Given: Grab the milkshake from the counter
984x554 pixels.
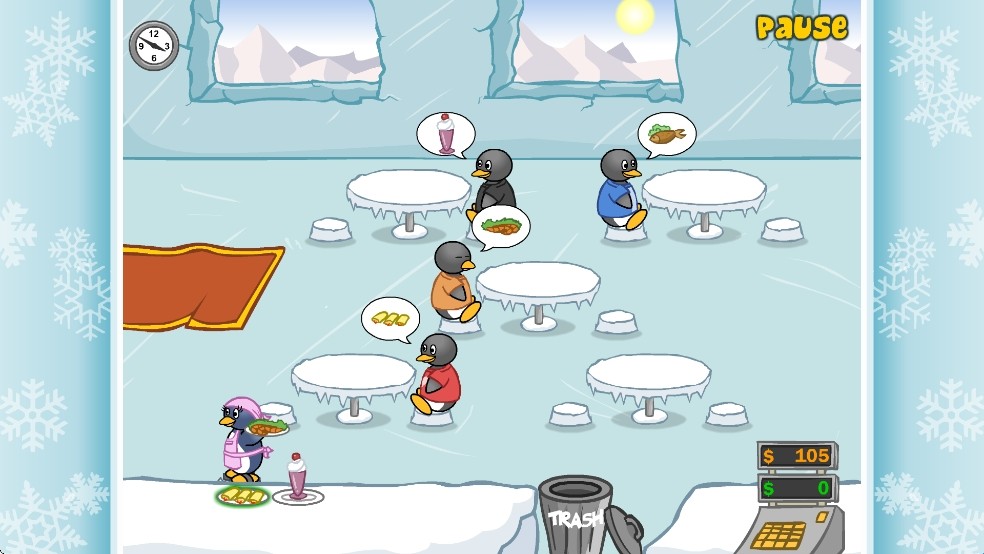Looking at the screenshot, I should [x=298, y=480].
